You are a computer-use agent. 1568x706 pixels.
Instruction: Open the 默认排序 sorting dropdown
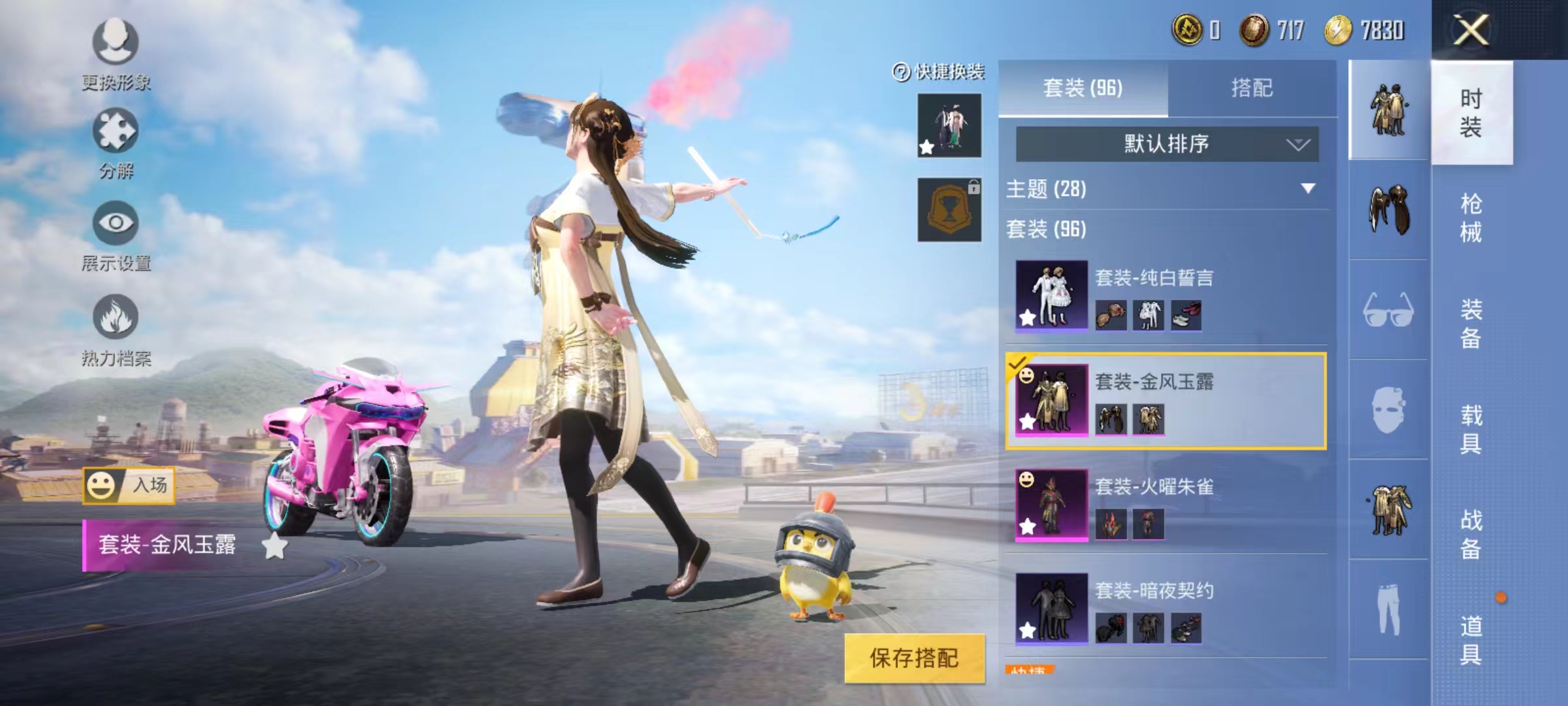pos(1167,144)
